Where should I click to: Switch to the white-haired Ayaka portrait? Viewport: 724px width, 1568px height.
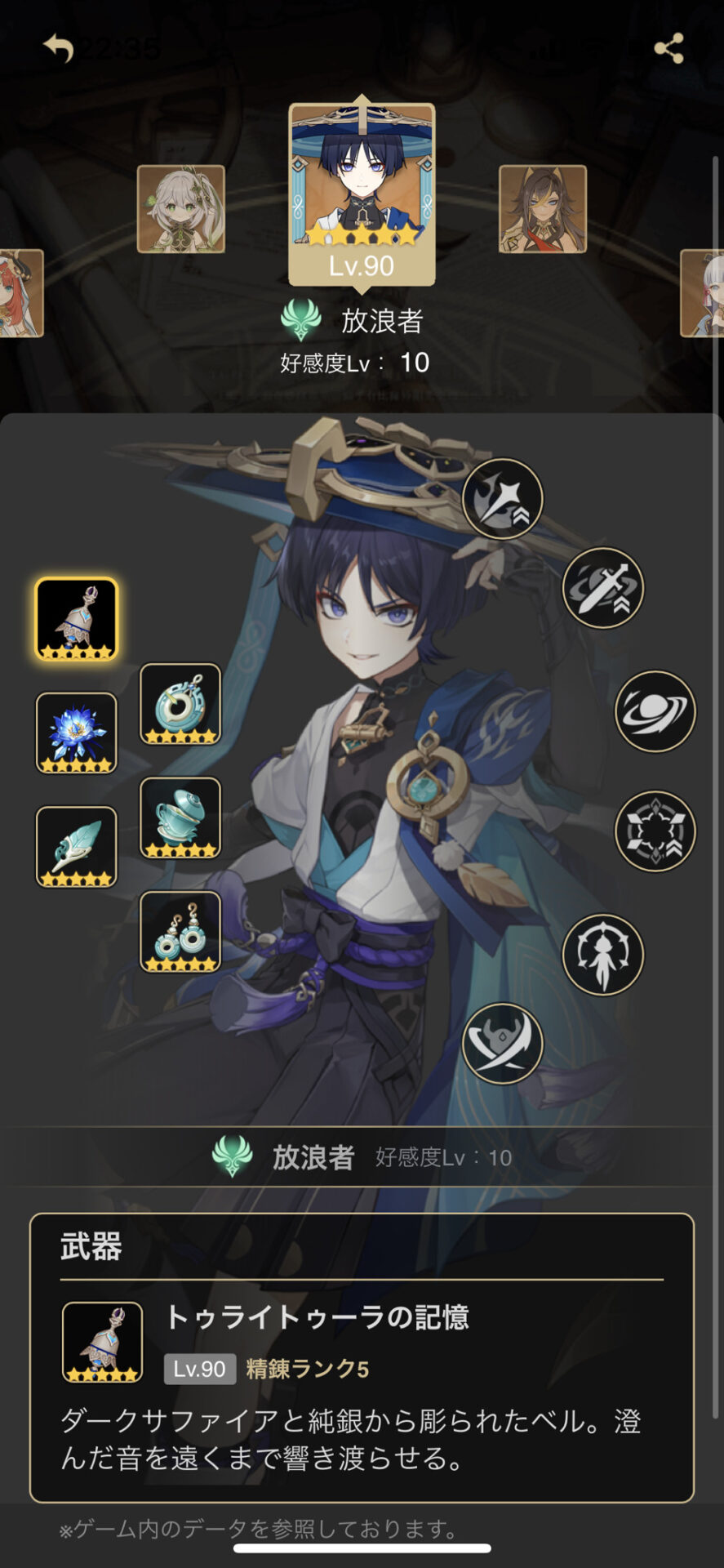(x=704, y=293)
